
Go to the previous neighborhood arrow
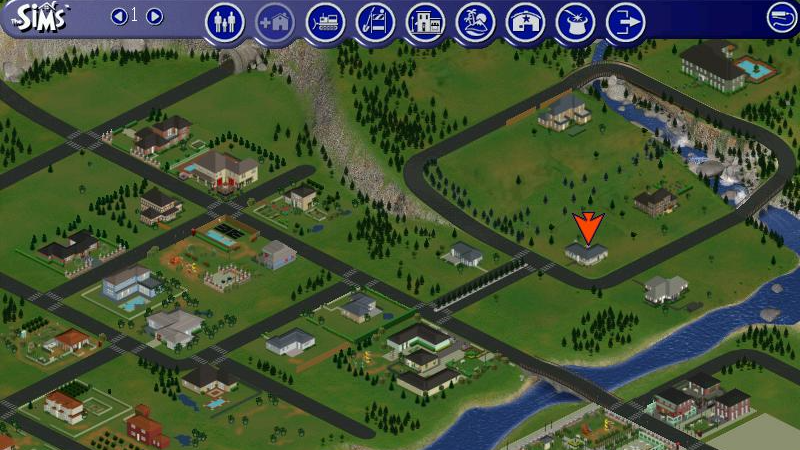(118, 16)
